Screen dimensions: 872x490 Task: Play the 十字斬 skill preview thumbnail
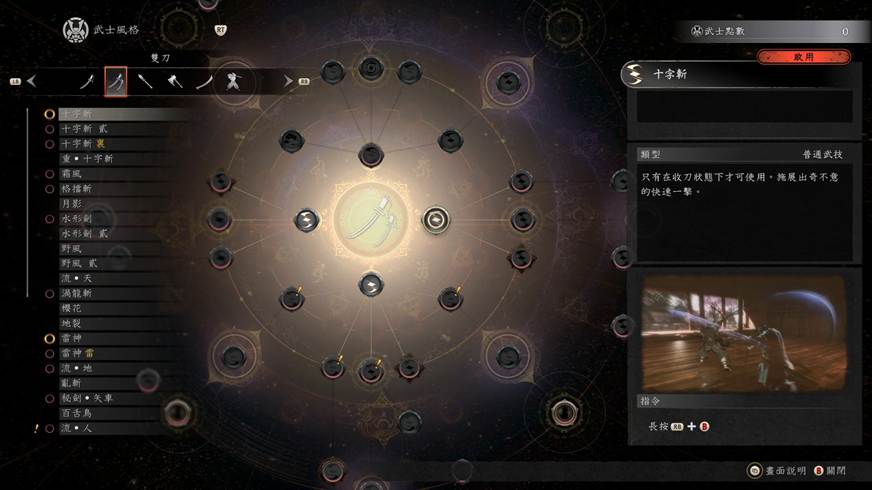point(743,333)
